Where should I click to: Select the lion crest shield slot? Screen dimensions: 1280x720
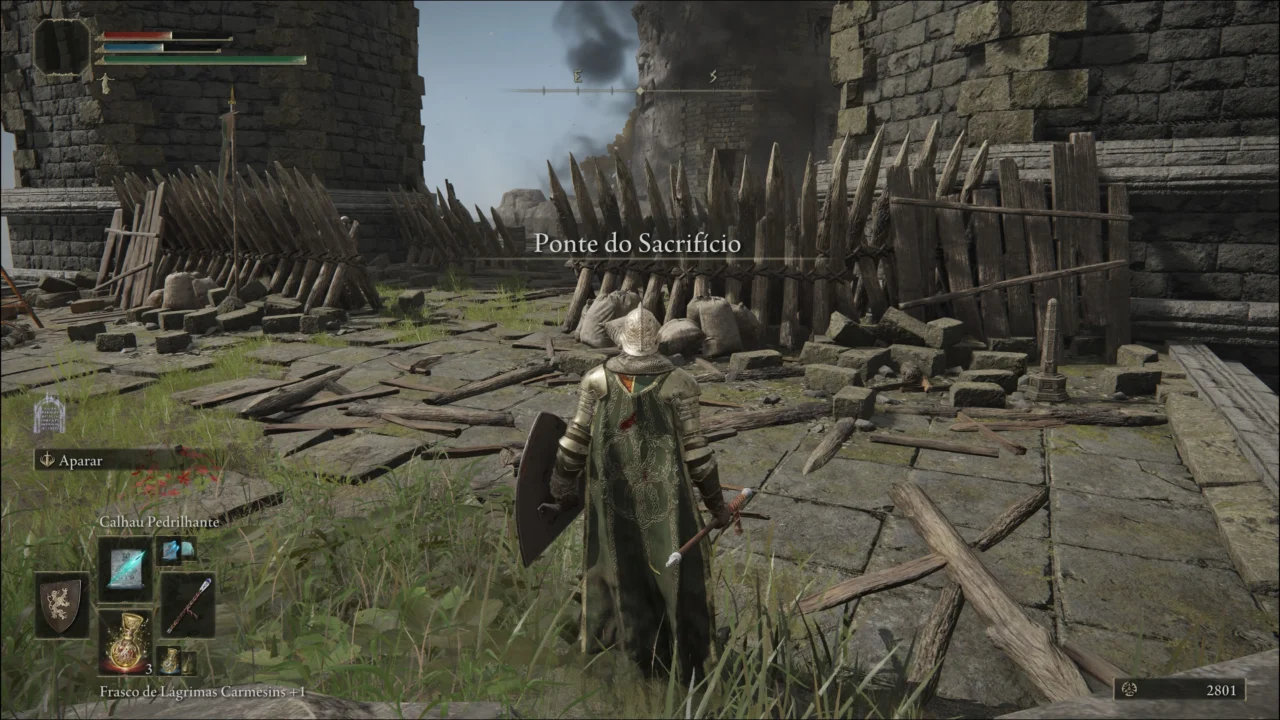(x=62, y=604)
